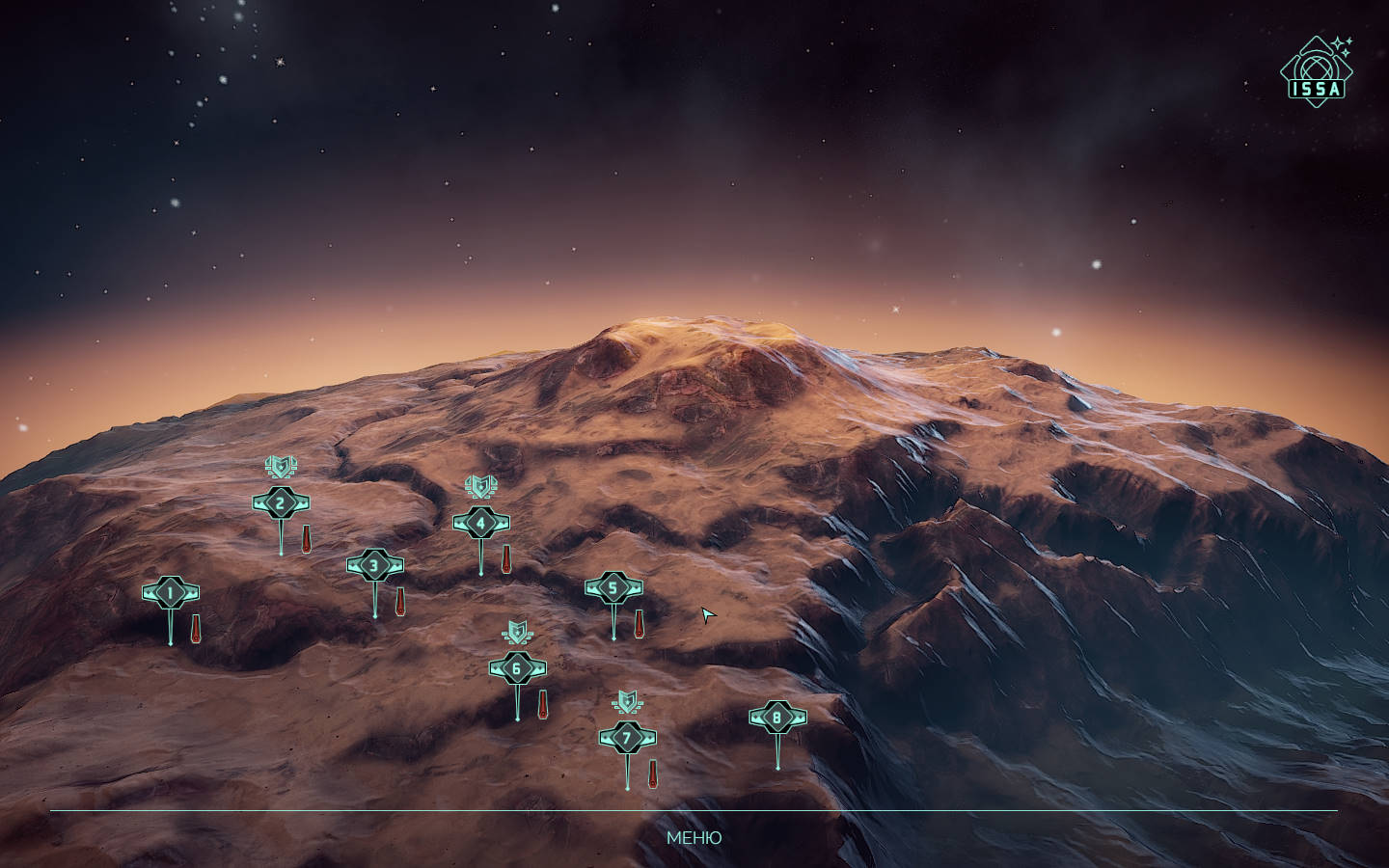The height and width of the screenshot is (868, 1389).
Task: Choose level marker 2 on the map
Action: (281, 503)
